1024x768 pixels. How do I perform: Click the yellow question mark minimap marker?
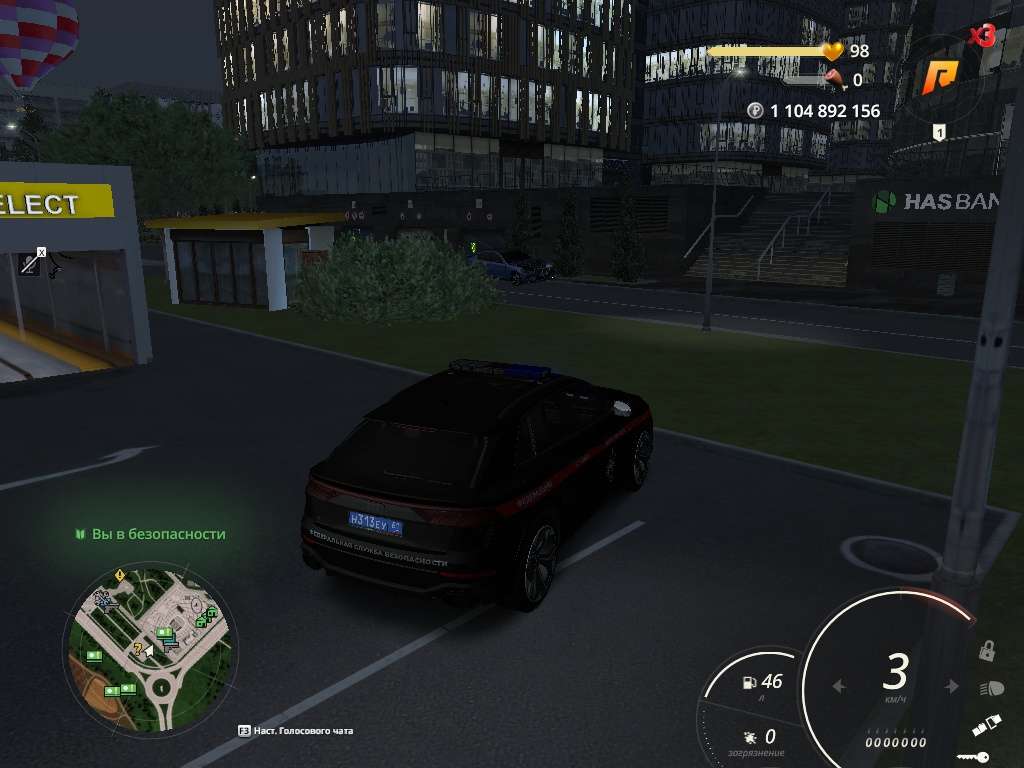click(x=139, y=649)
